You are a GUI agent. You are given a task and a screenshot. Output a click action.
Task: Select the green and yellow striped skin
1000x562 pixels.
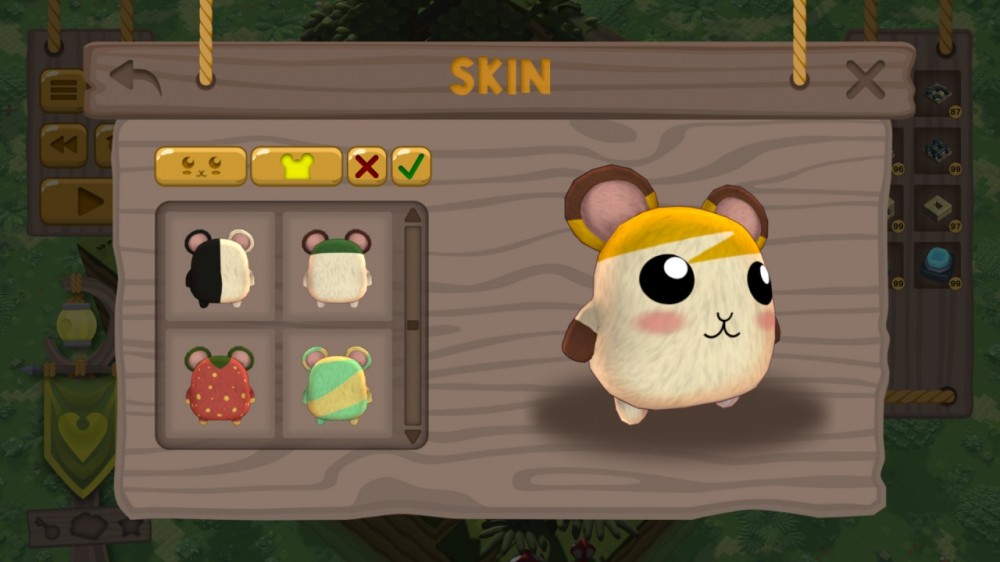click(337, 384)
